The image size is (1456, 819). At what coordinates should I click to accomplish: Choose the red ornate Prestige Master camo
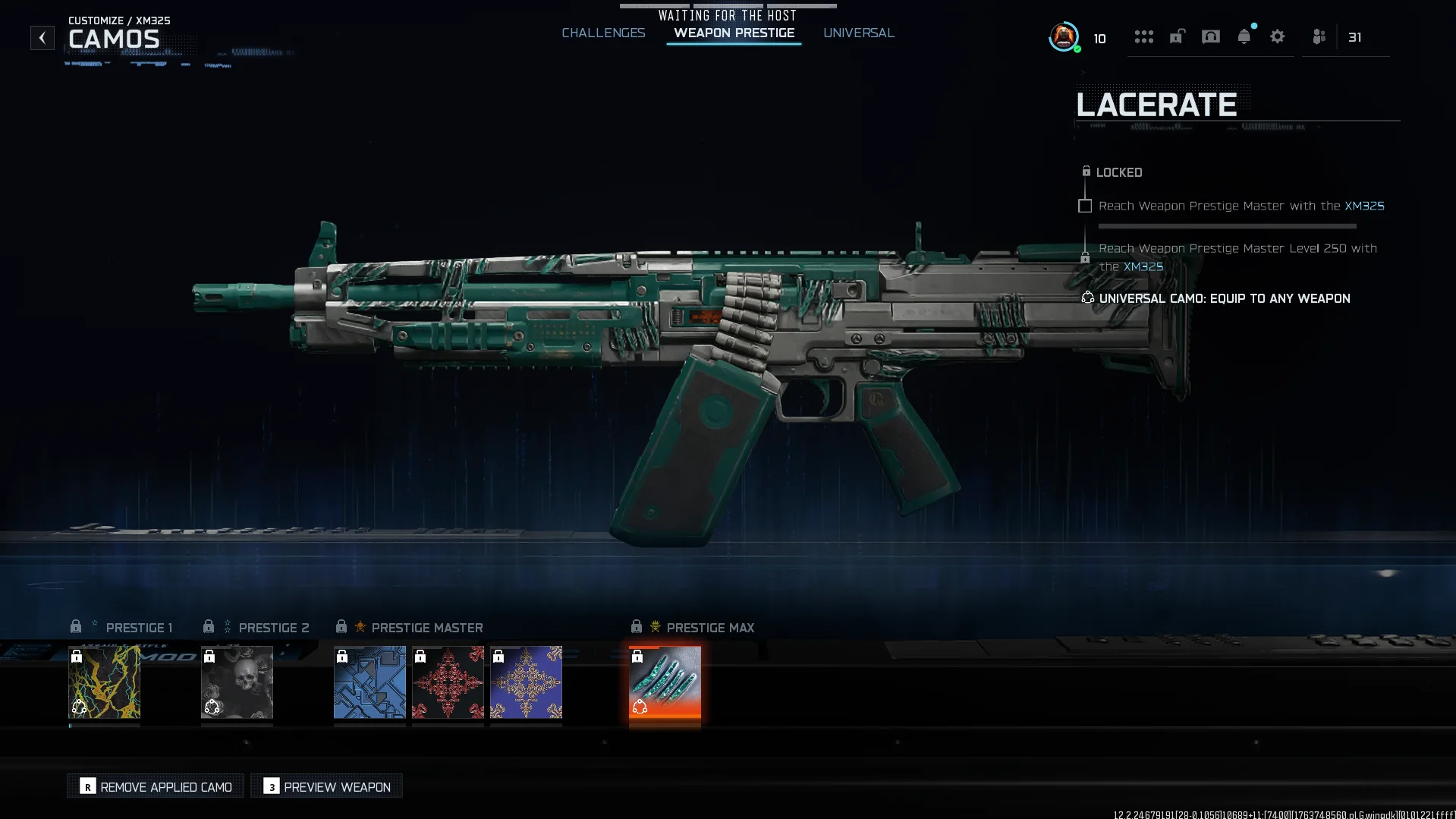448,682
